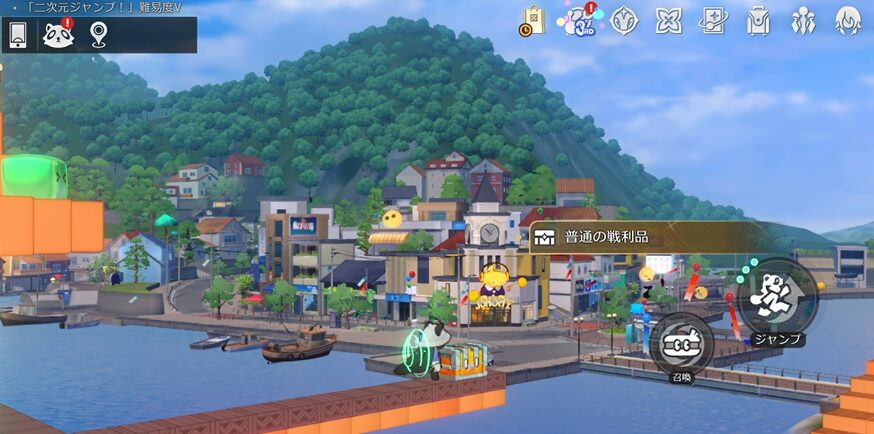Open the compass emblem icon
Viewport: 874px width, 434px height.
click(624, 21)
